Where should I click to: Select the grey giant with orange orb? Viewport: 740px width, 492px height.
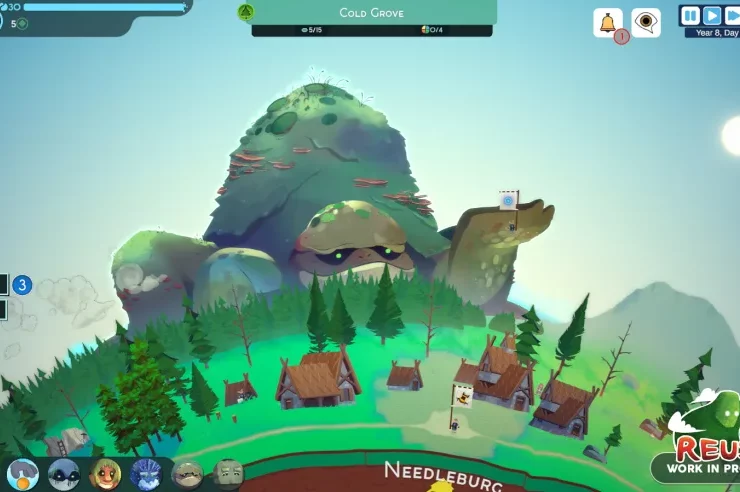click(23, 473)
